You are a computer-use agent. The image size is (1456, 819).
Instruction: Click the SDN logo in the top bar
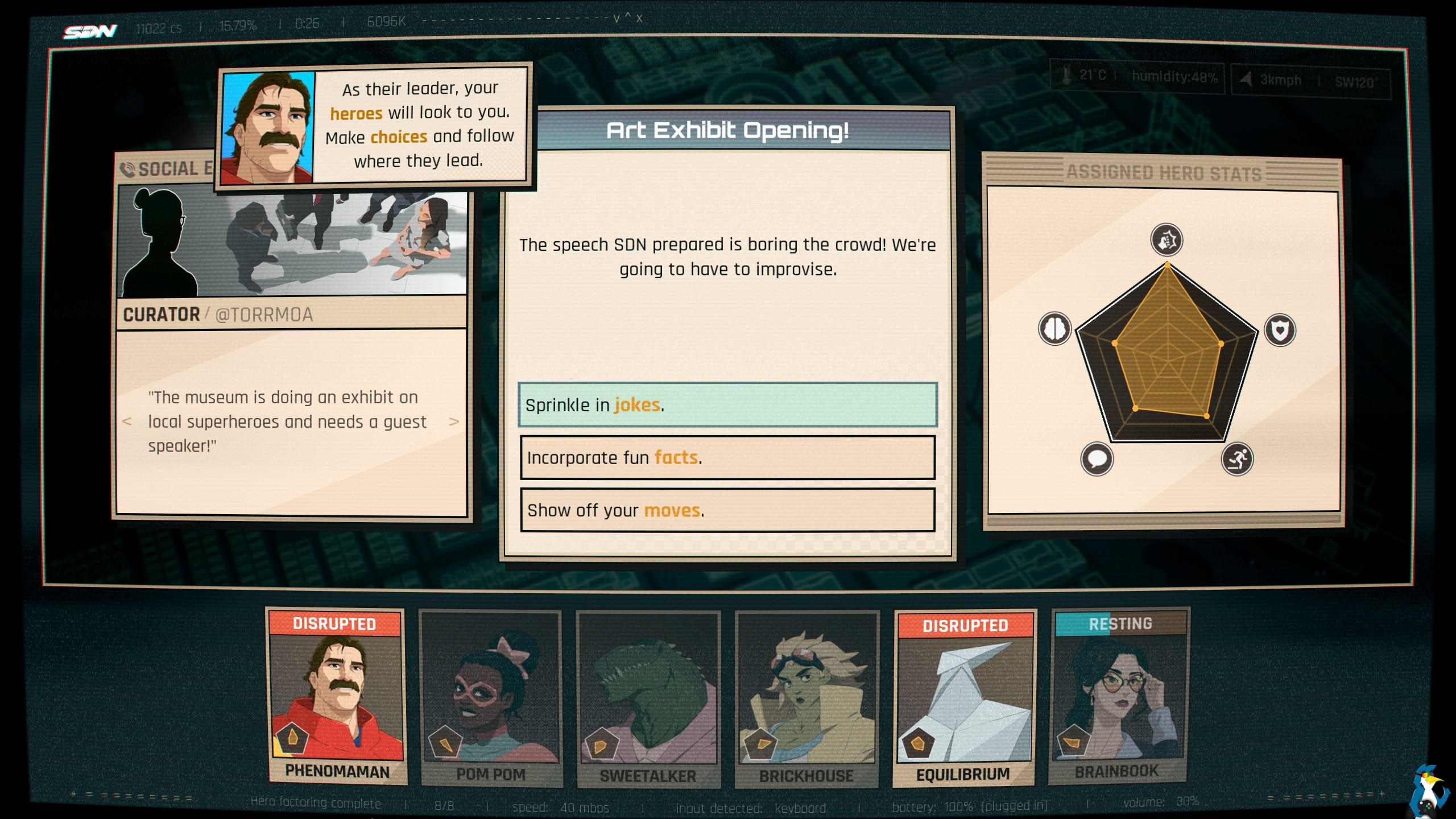tap(90, 31)
